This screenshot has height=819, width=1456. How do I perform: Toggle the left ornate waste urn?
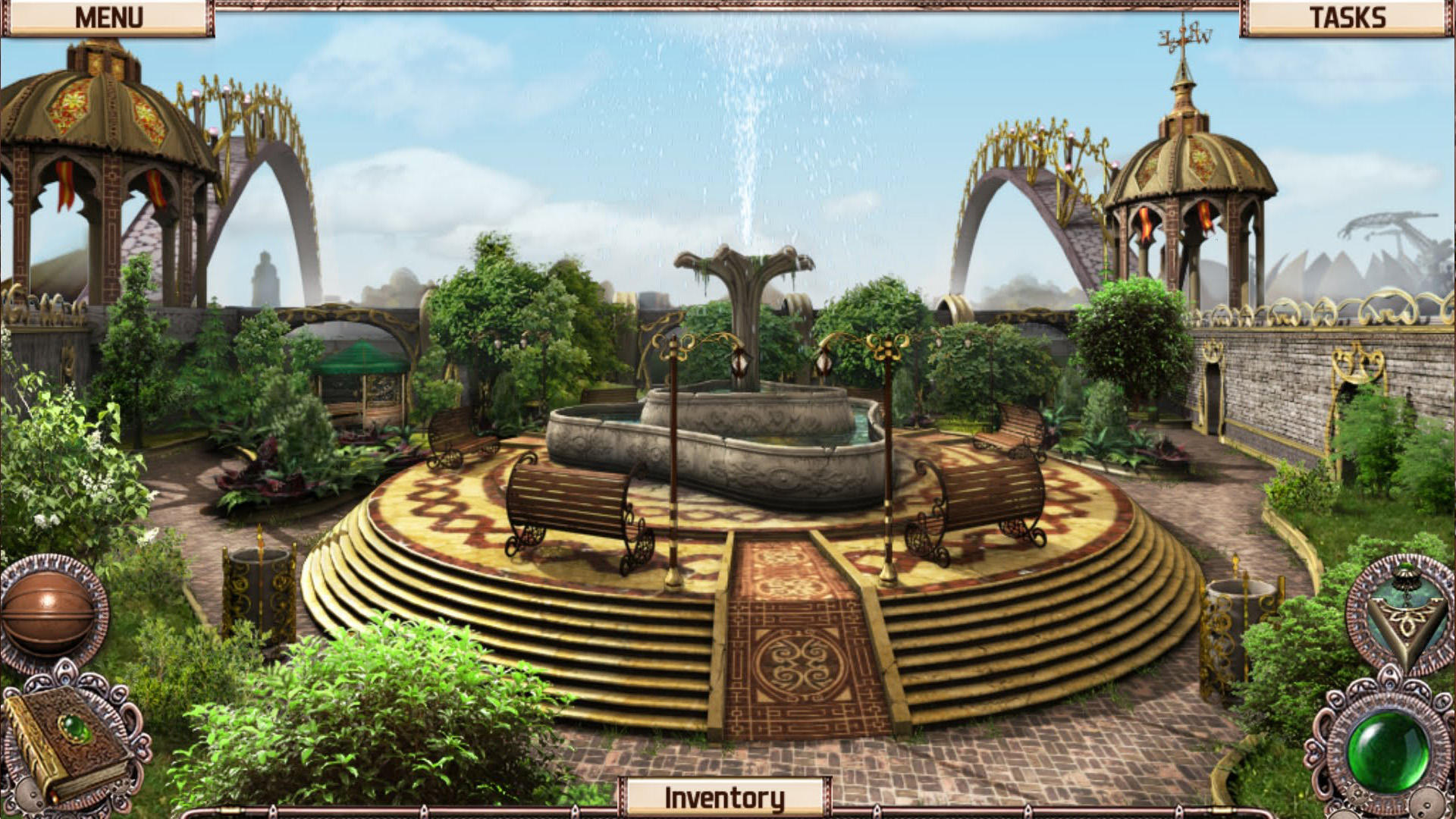point(262,599)
